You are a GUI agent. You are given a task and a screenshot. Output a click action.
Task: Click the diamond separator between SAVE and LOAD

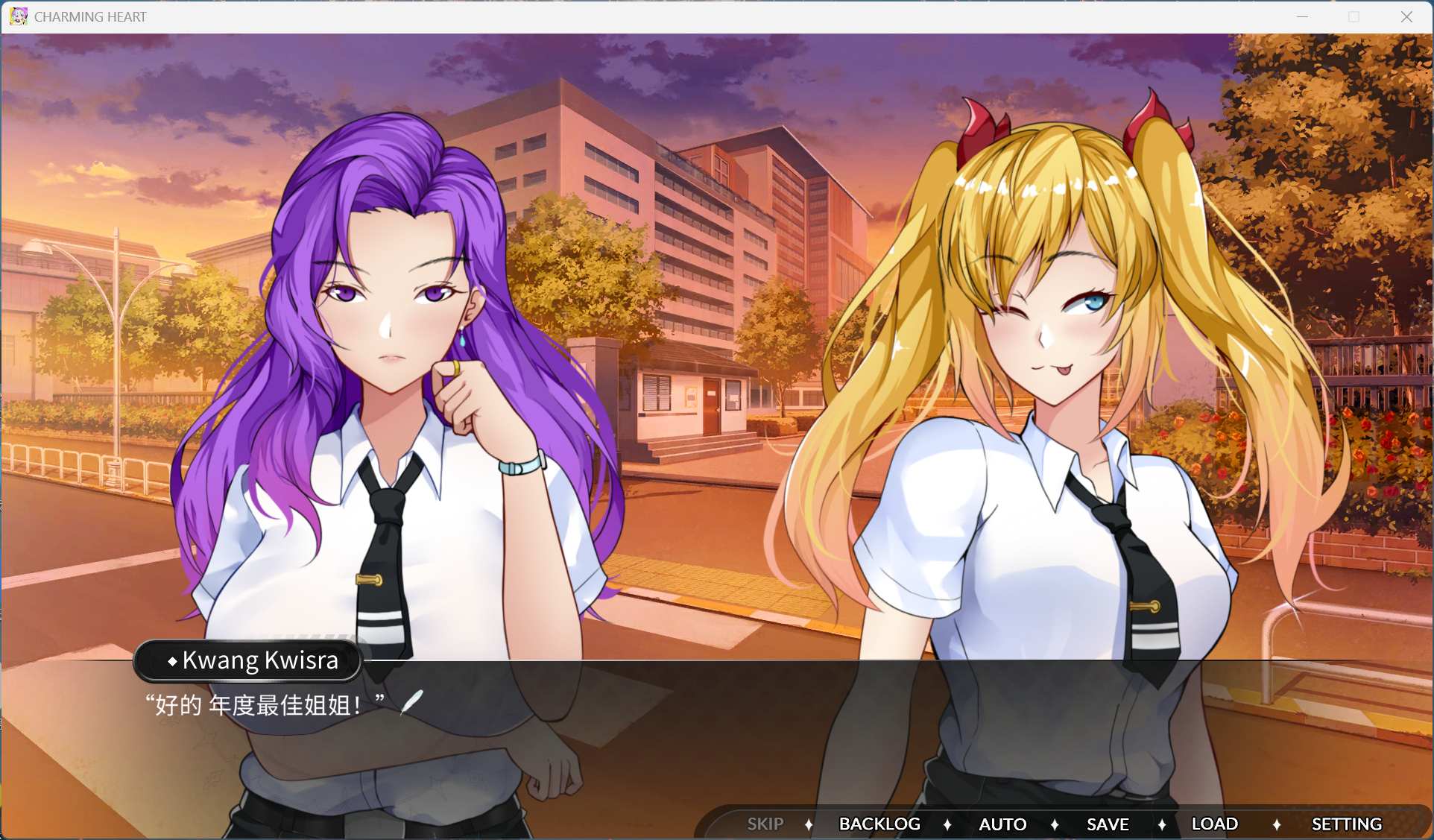click(x=1163, y=824)
